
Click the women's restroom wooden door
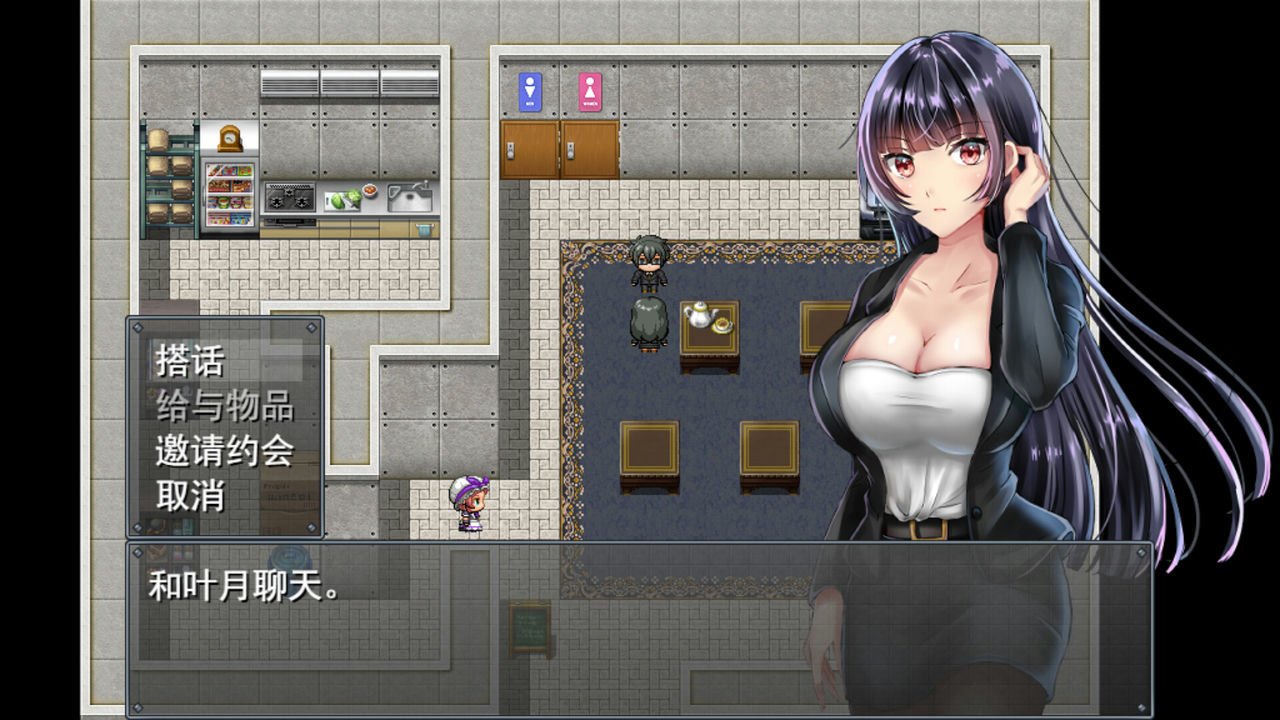pyautogui.click(x=589, y=147)
